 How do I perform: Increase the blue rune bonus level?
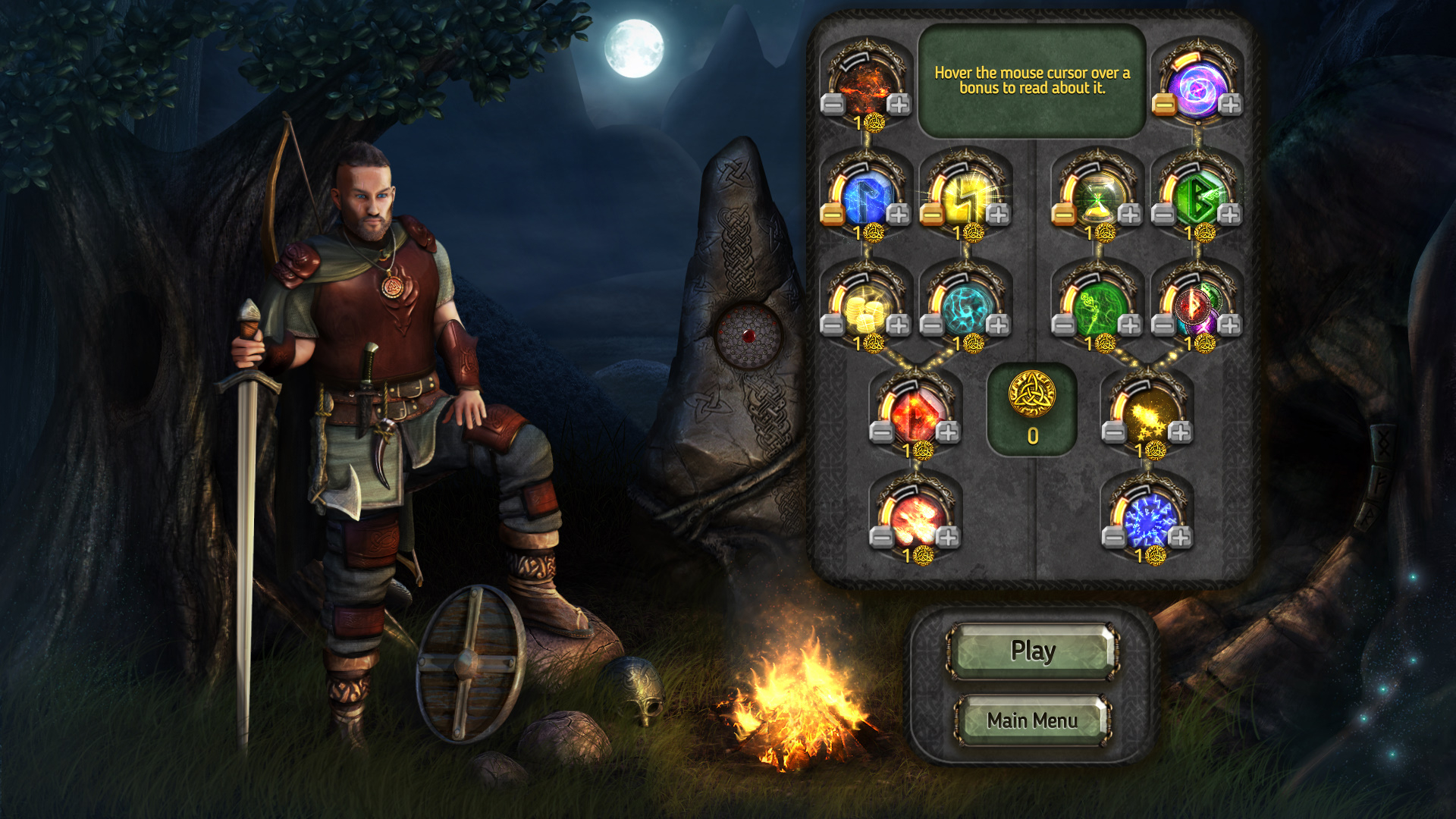[899, 215]
